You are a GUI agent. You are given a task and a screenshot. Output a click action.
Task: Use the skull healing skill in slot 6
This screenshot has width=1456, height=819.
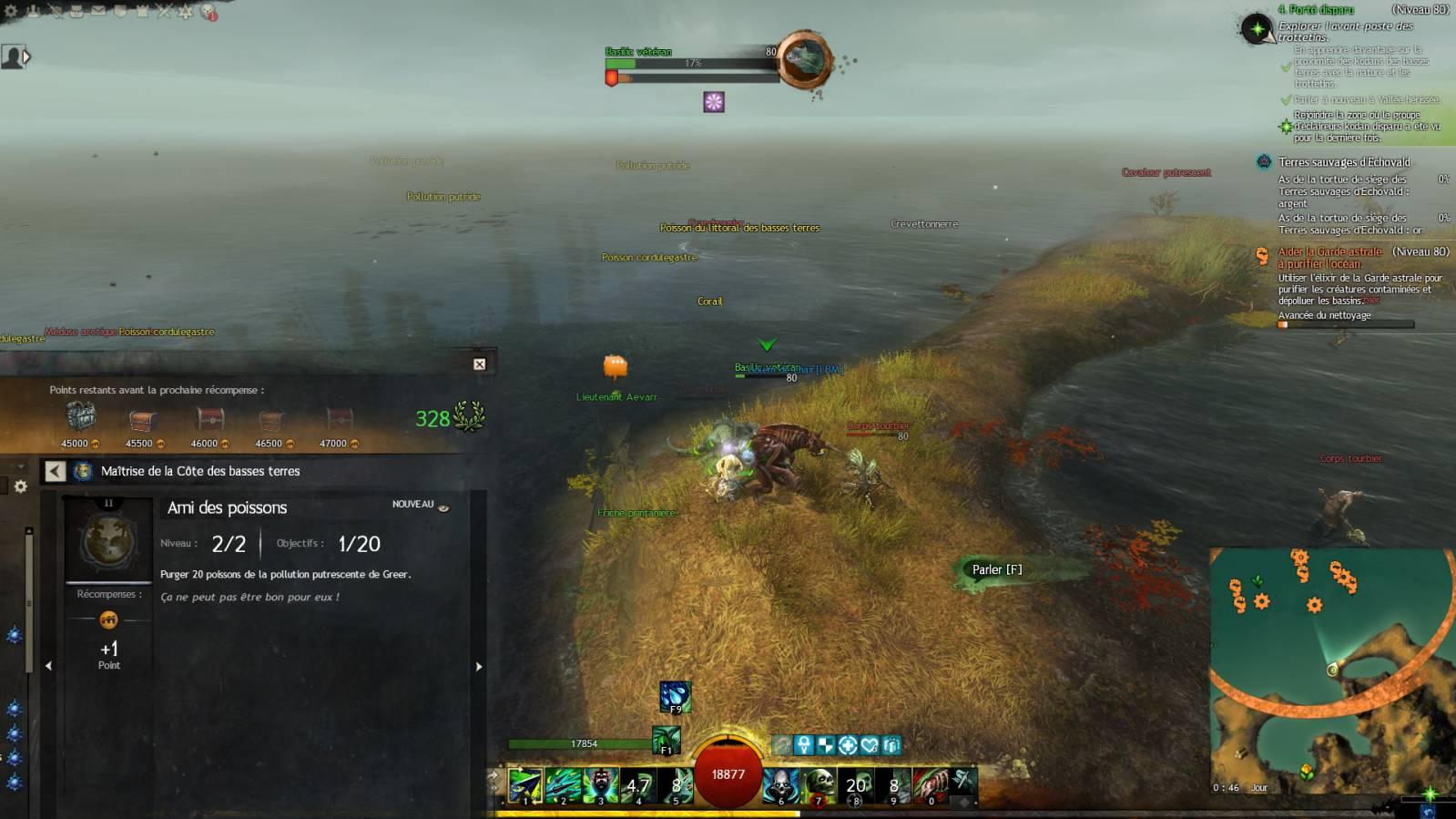pos(780,785)
